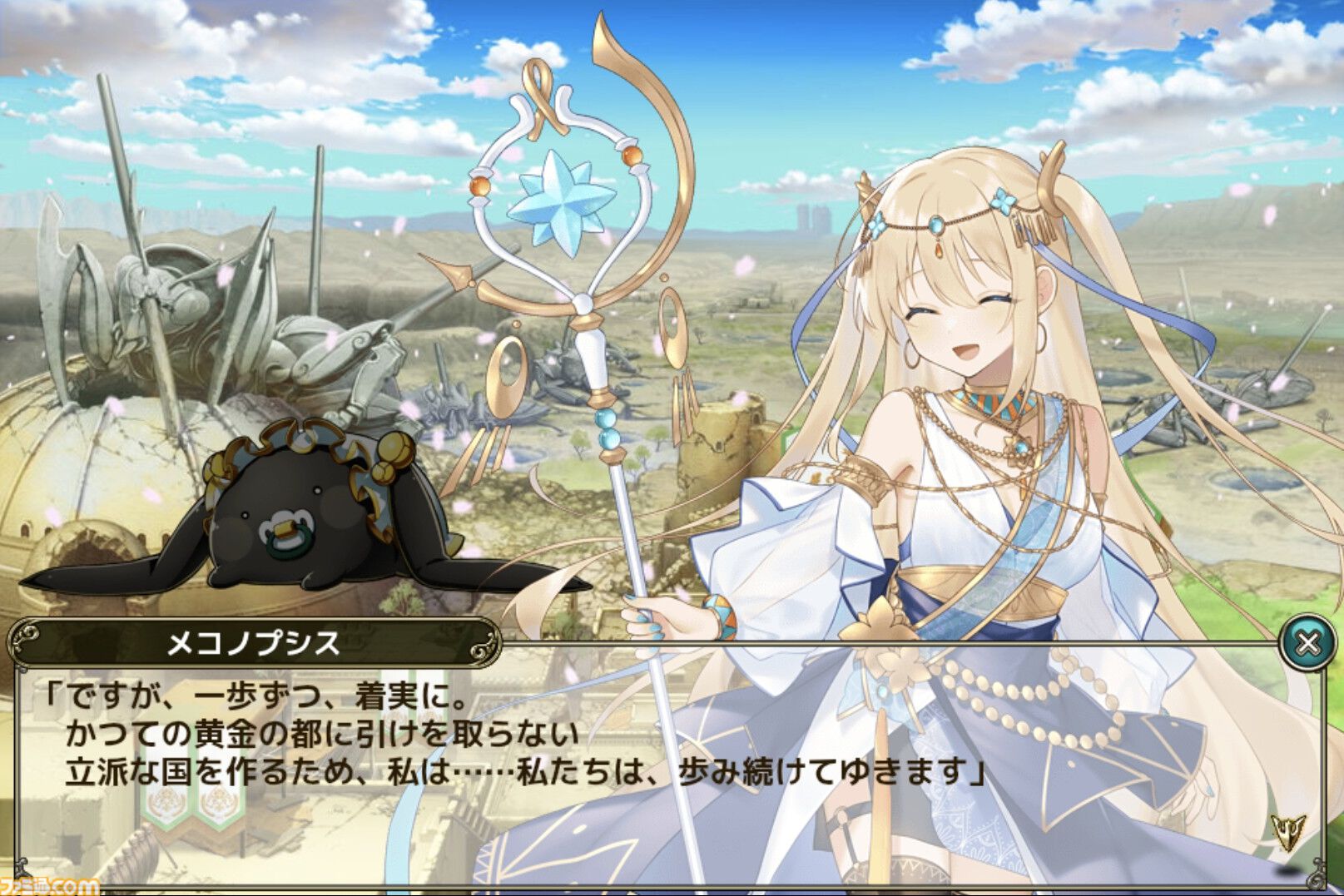Select the メコノプシス name plate
The width and height of the screenshot is (1344, 896).
point(250,639)
